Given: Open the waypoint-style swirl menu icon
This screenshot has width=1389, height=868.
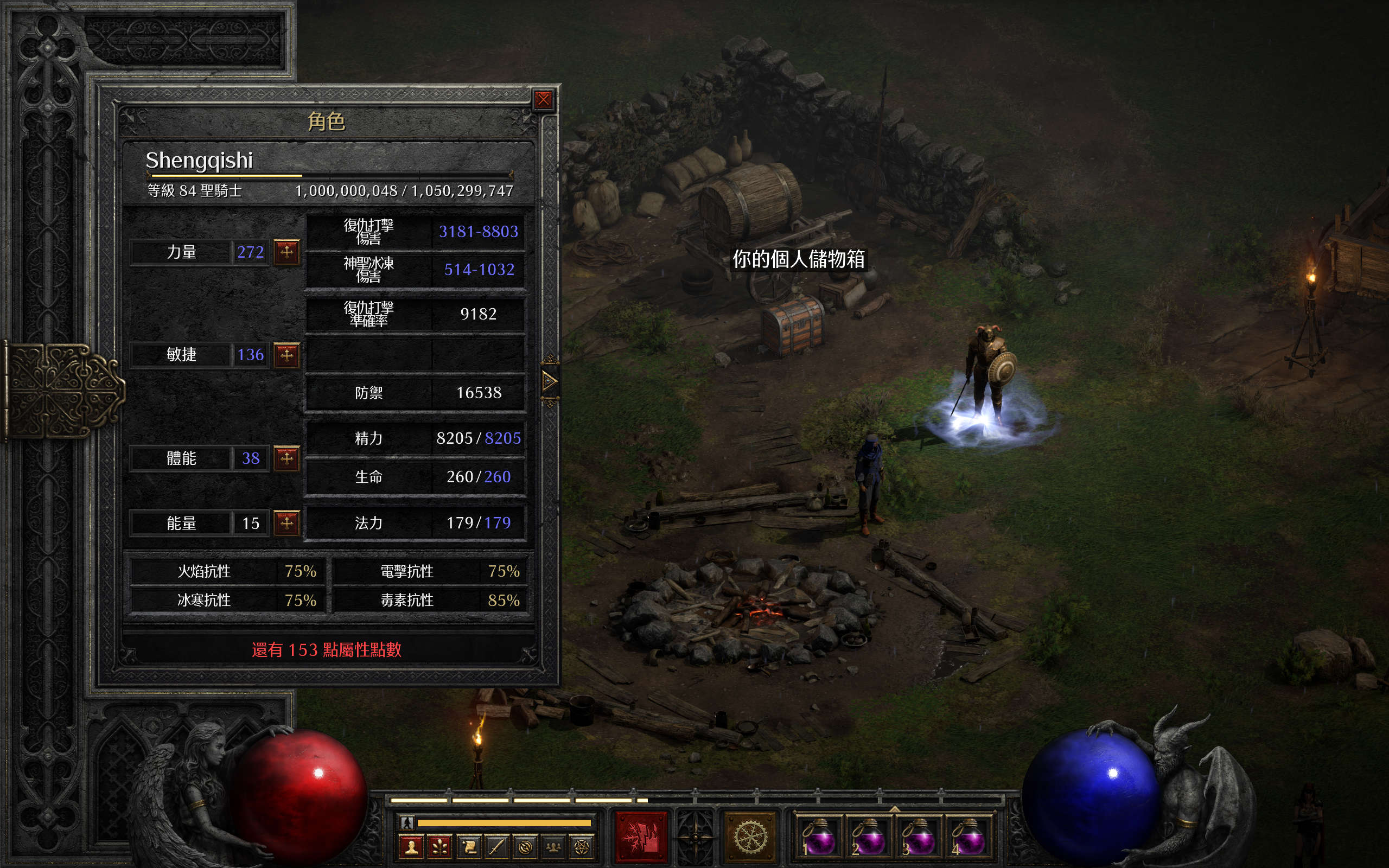Looking at the screenshot, I should (x=525, y=847).
